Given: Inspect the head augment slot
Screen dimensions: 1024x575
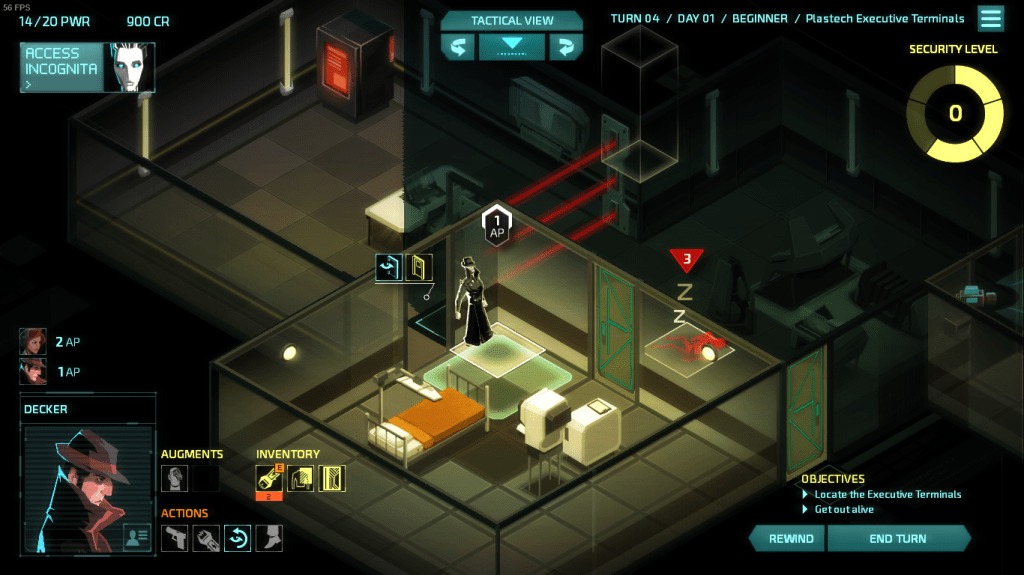Looking at the screenshot, I should pyautogui.click(x=174, y=478).
